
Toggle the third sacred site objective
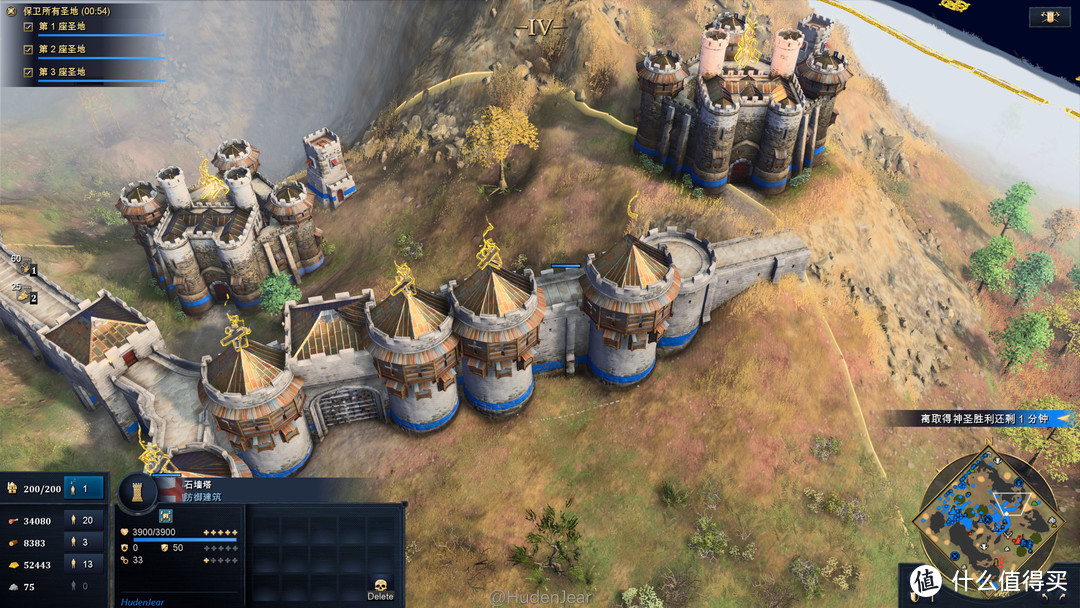[28, 72]
